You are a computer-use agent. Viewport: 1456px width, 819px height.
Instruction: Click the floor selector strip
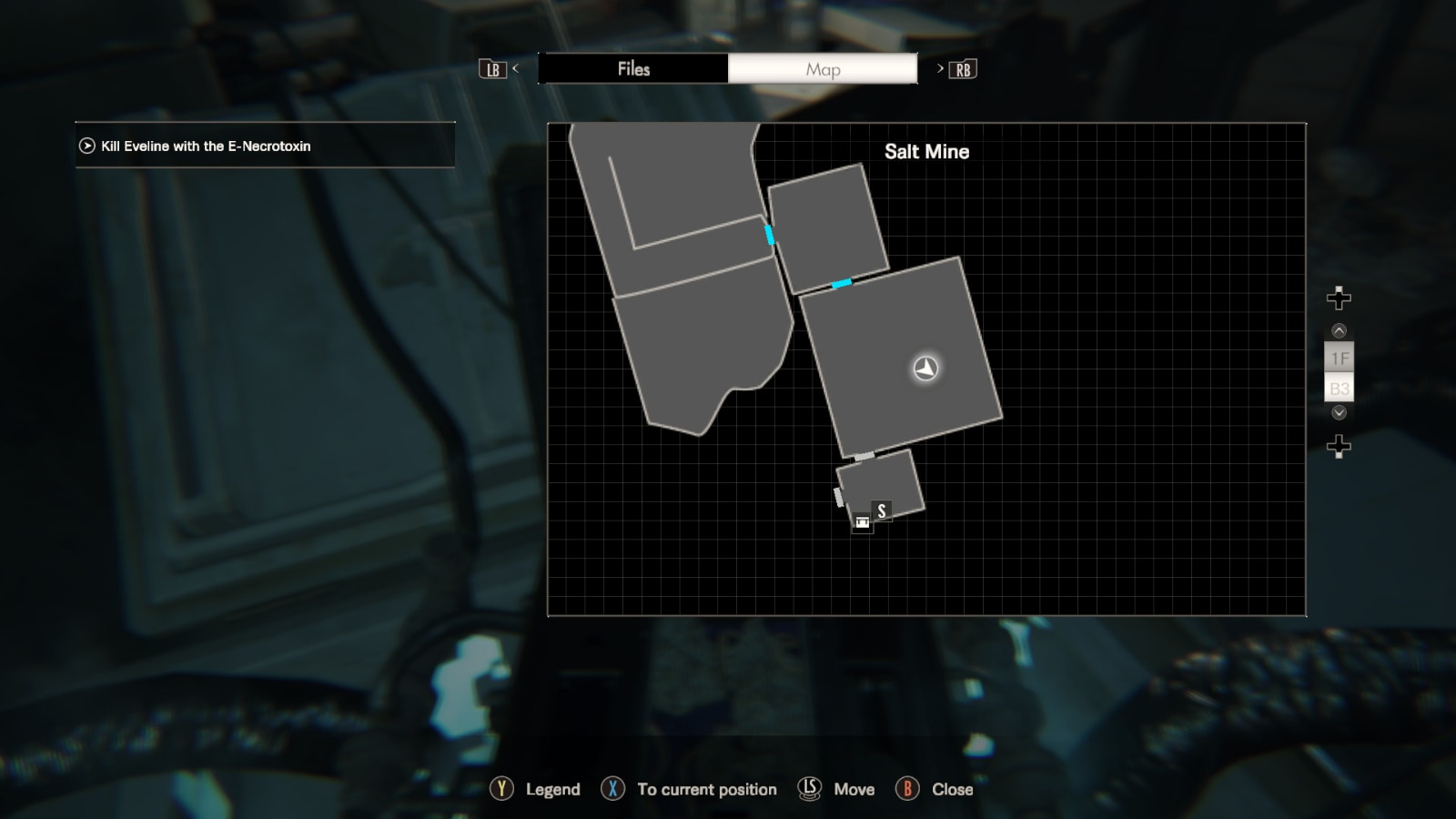coord(1339,373)
